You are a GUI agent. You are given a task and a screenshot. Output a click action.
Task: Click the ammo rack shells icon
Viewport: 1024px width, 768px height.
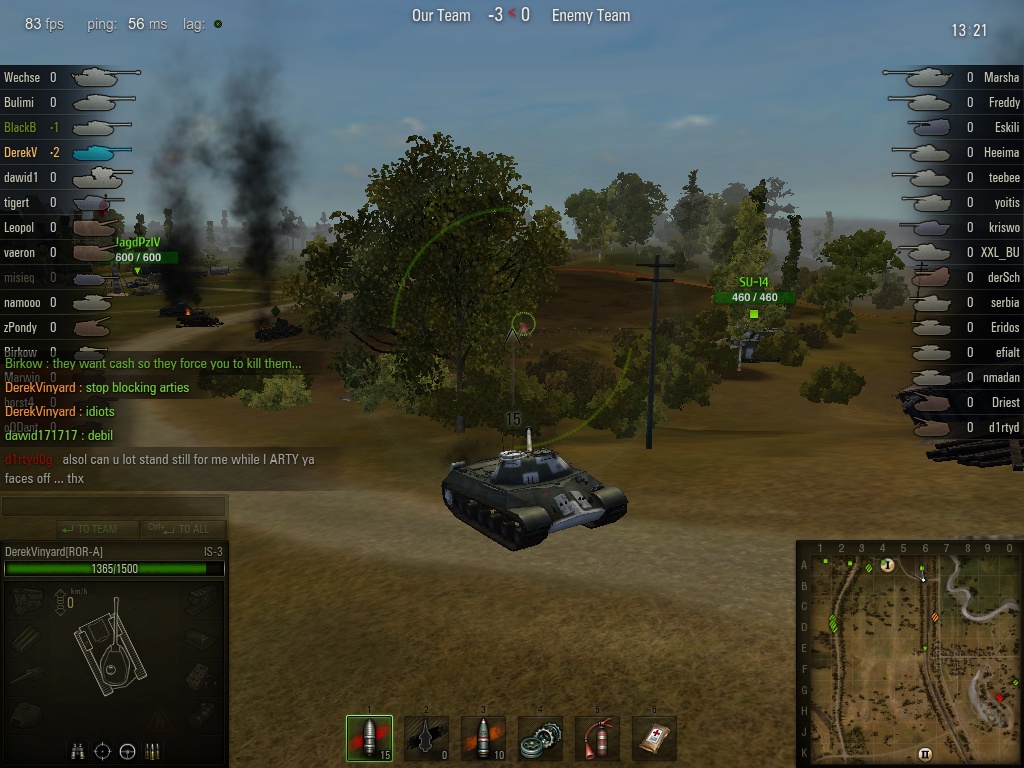[153, 751]
